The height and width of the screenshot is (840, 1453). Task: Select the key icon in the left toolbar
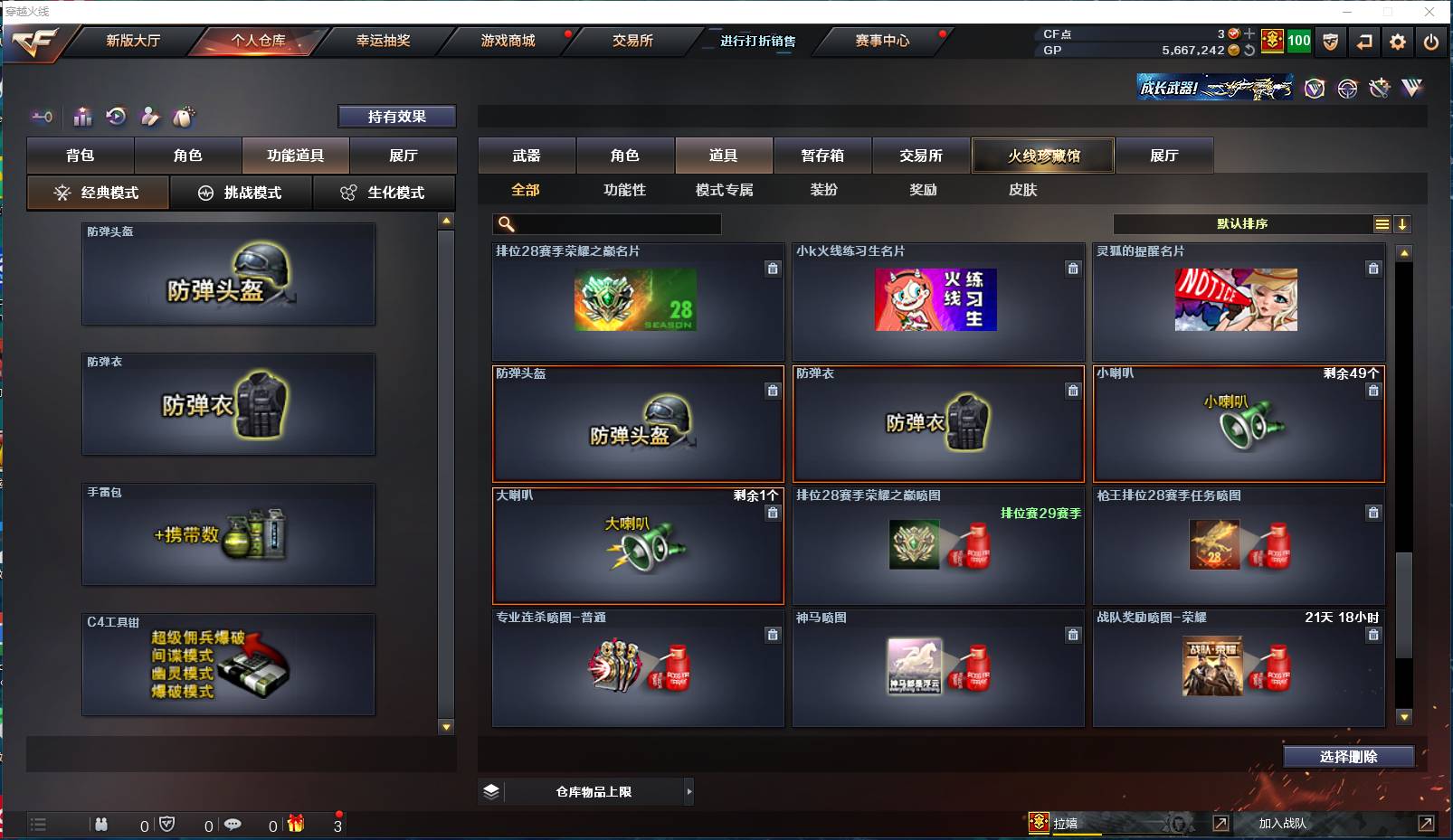tap(42, 117)
